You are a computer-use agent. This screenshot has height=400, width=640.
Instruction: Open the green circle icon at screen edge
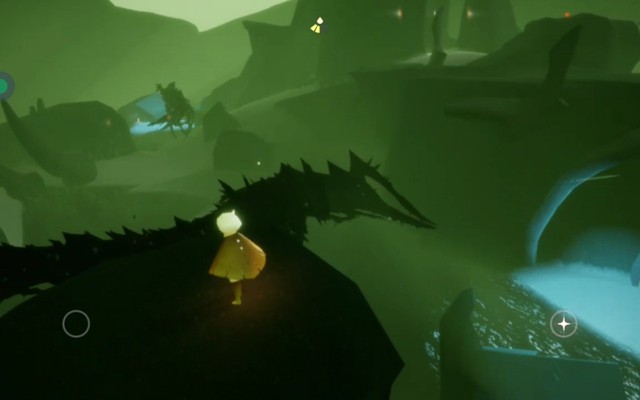5,86
